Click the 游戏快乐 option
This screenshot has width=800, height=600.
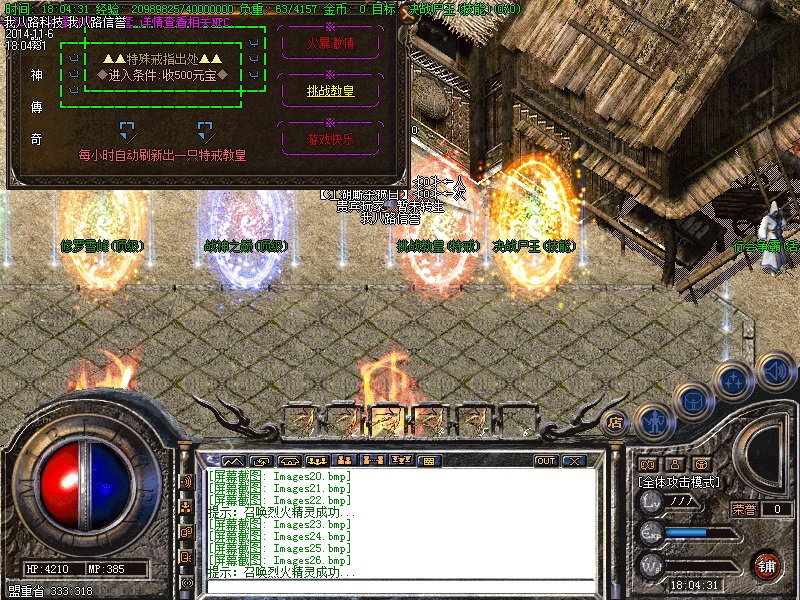(x=330, y=138)
